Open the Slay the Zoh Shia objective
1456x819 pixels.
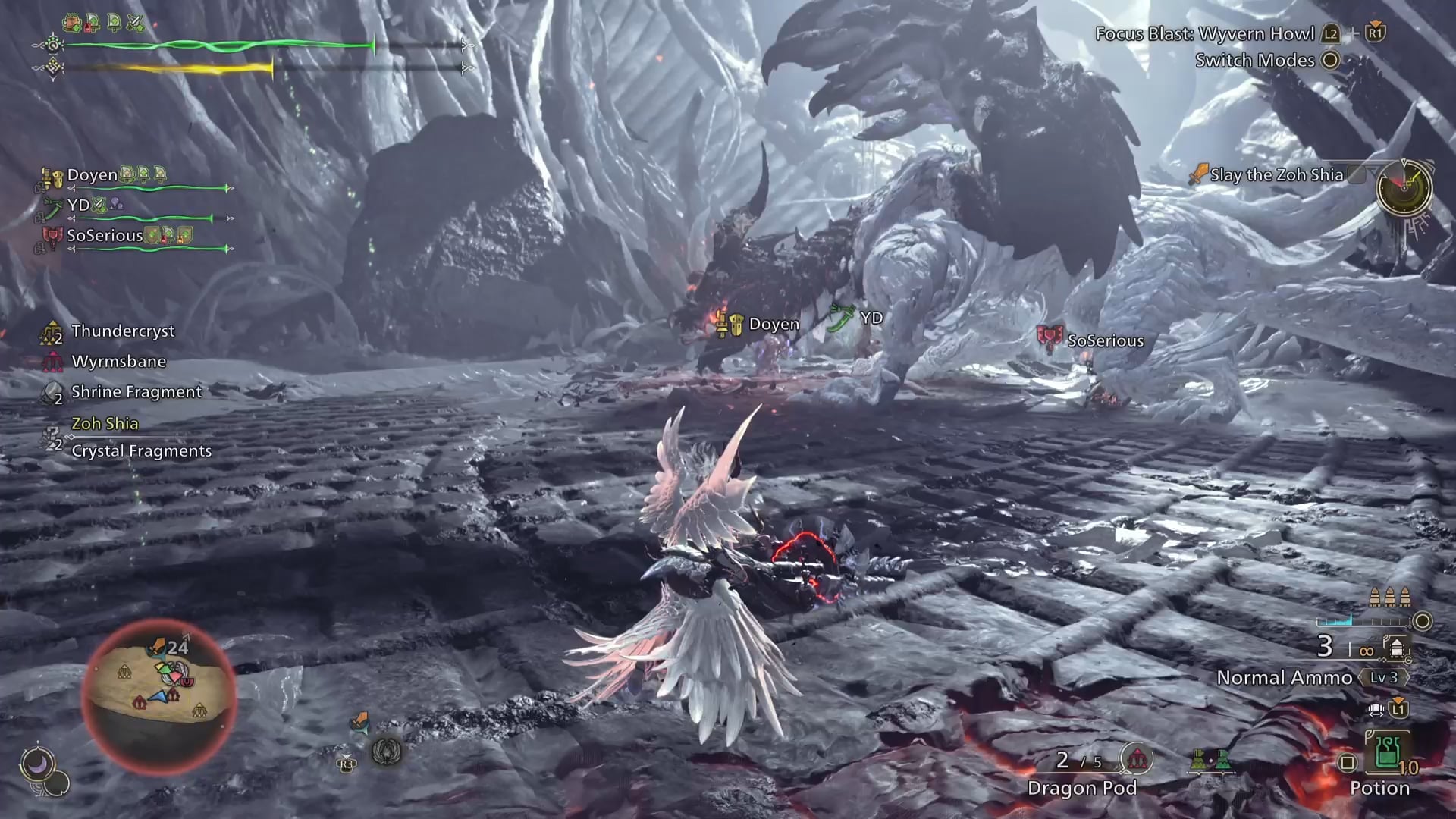pyautogui.click(x=1276, y=174)
